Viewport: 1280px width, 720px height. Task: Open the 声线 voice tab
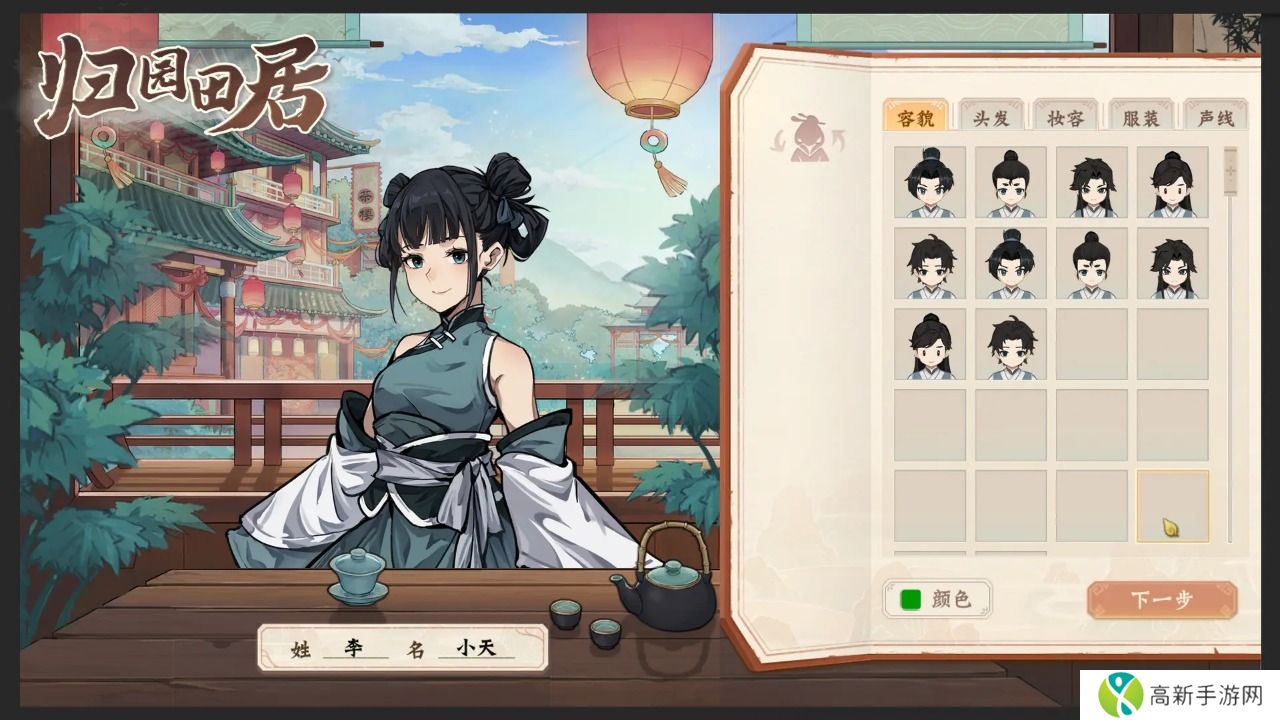1215,116
